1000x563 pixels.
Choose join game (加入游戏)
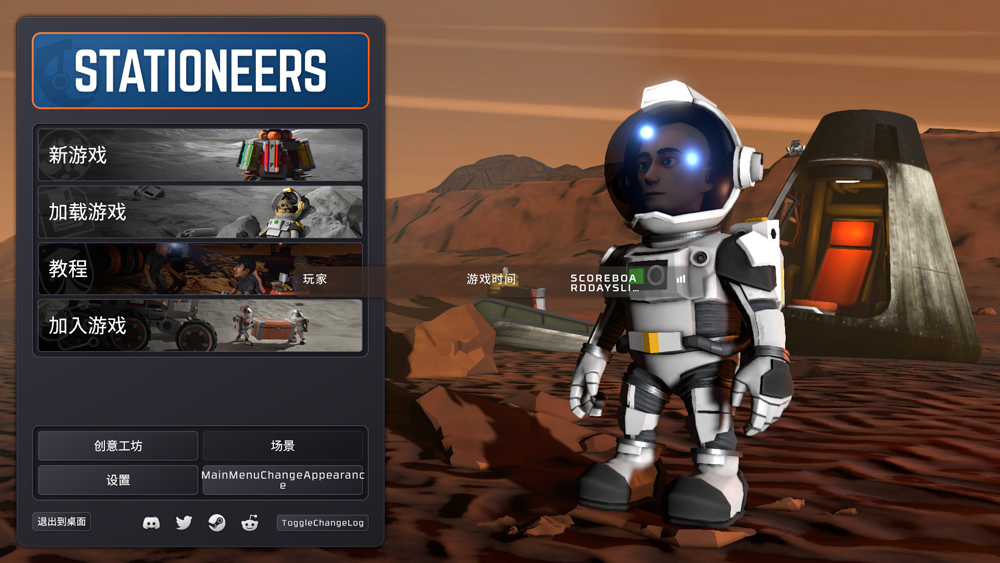200,326
